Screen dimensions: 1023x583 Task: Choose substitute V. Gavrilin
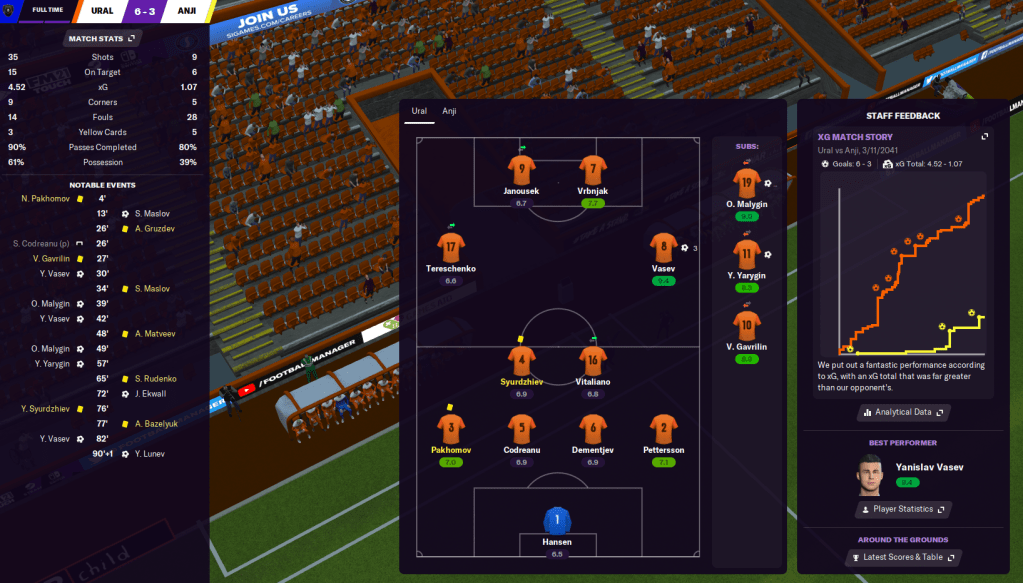746,324
